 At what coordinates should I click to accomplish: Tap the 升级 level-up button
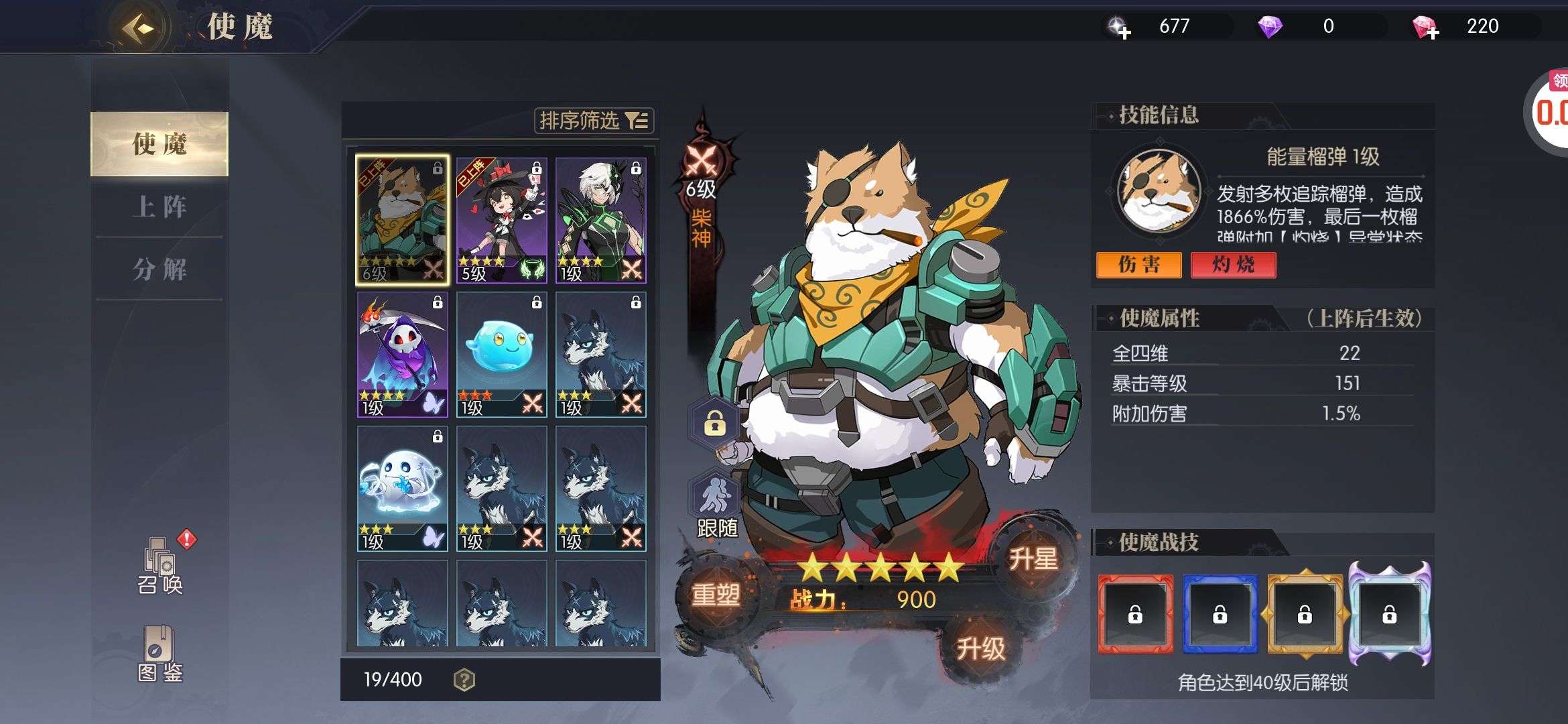(x=980, y=648)
